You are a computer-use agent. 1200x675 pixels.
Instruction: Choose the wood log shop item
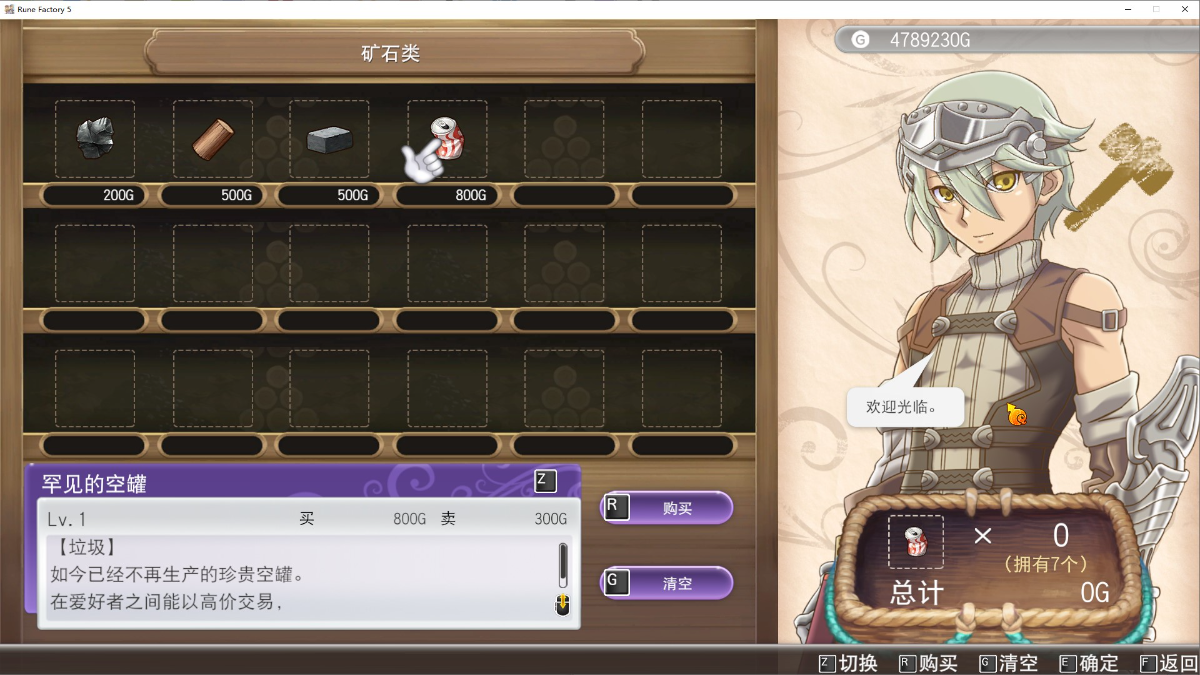pos(212,139)
